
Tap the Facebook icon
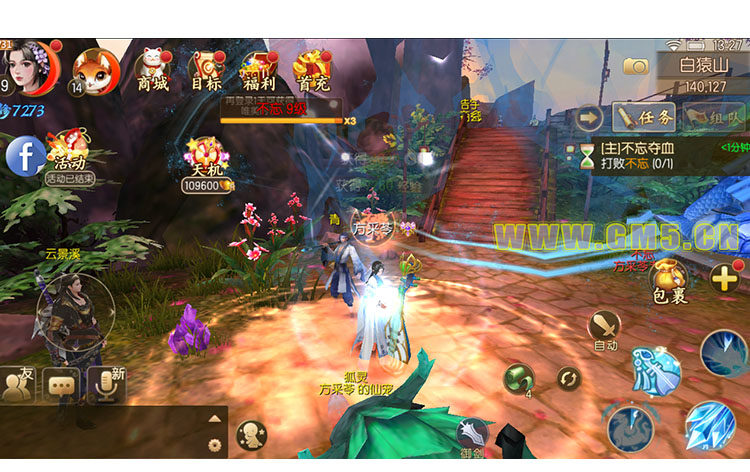click(x=24, y=156)
